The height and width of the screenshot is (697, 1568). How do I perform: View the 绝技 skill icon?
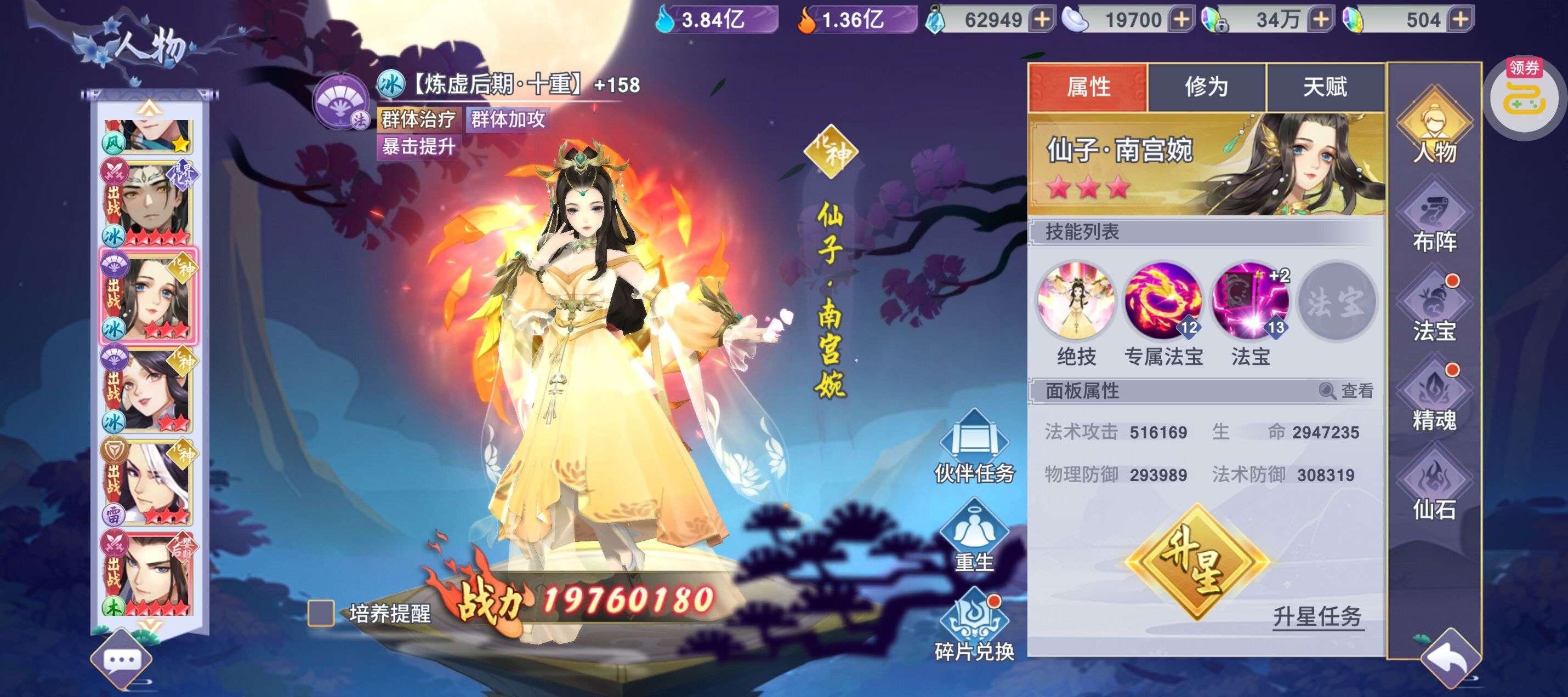tap(1076, 301)
